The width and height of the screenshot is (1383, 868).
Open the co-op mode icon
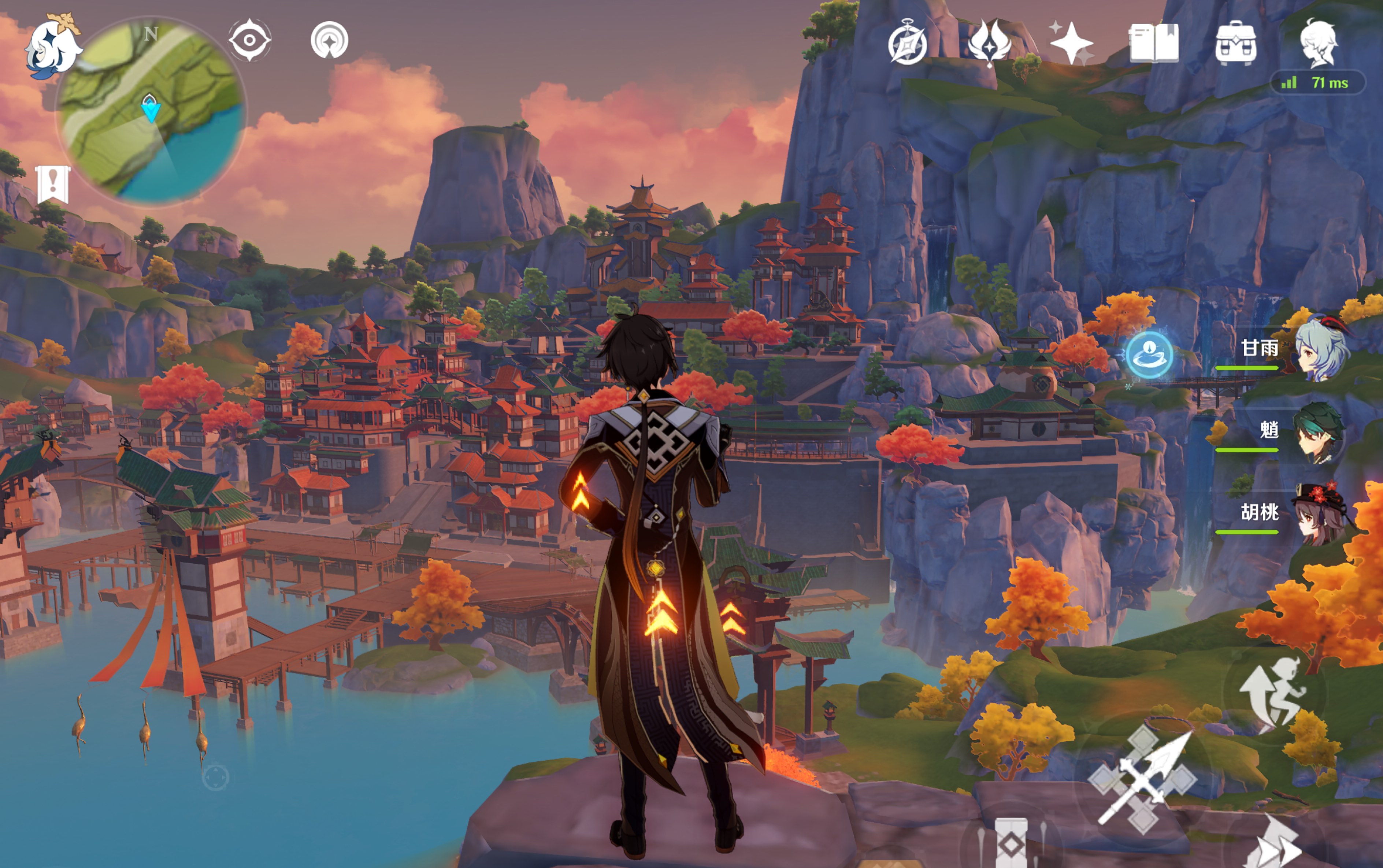(x=329, y=40)
